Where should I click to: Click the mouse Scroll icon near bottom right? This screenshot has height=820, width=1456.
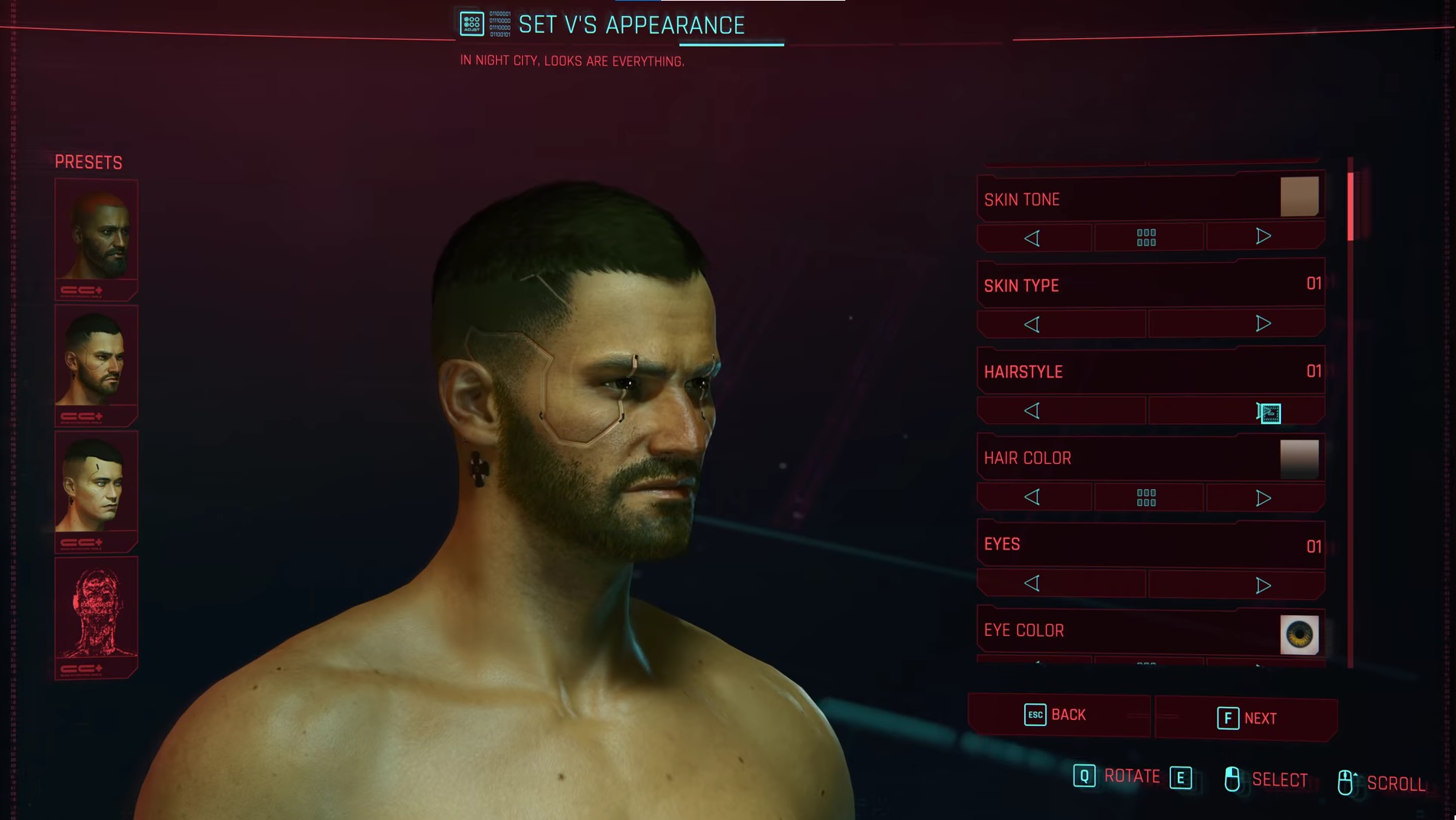[x=1348, y=781]
